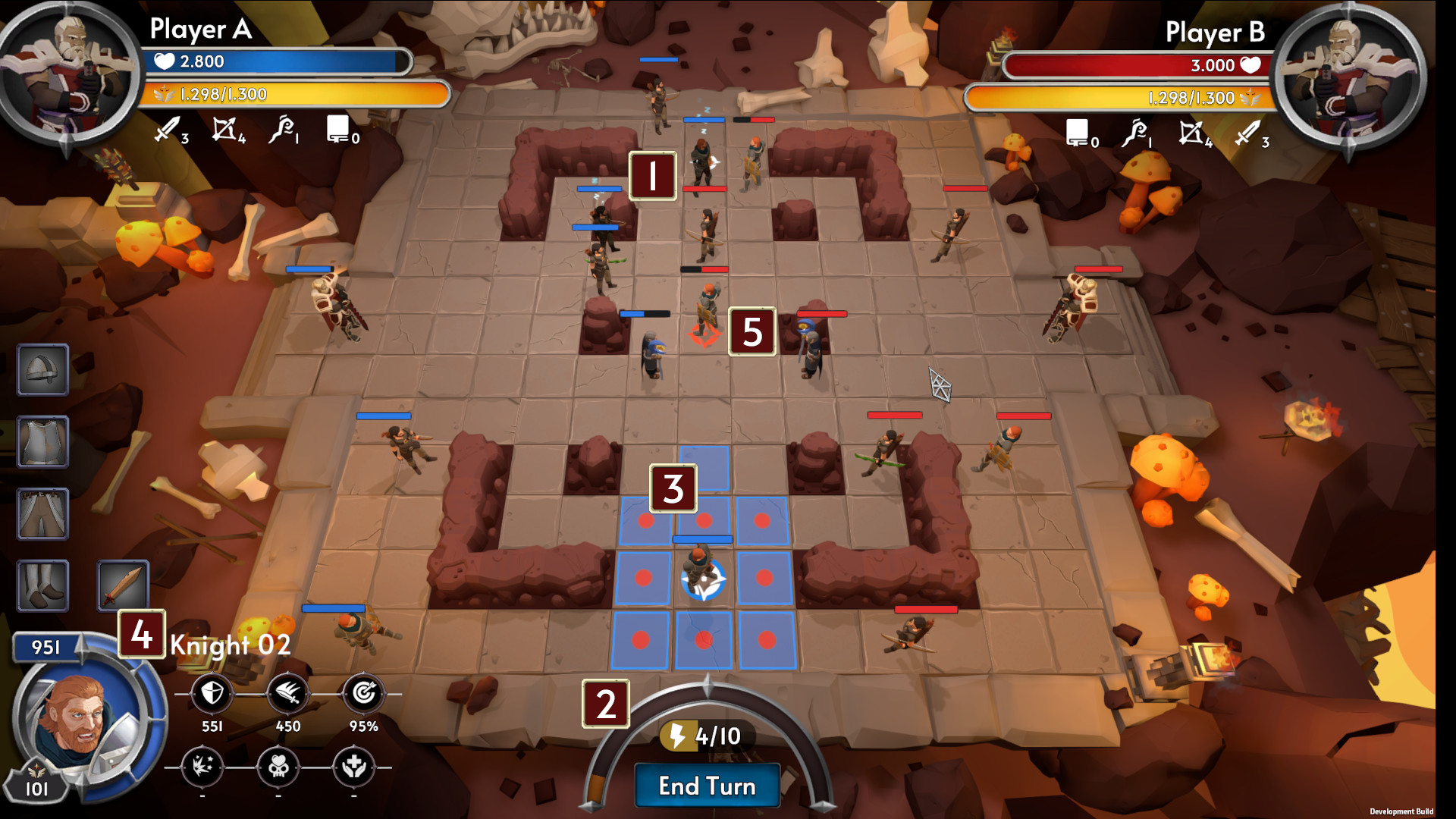Select the helmet equipment slot
This screenshot has height=819, width=1456.
pos(43,370)
